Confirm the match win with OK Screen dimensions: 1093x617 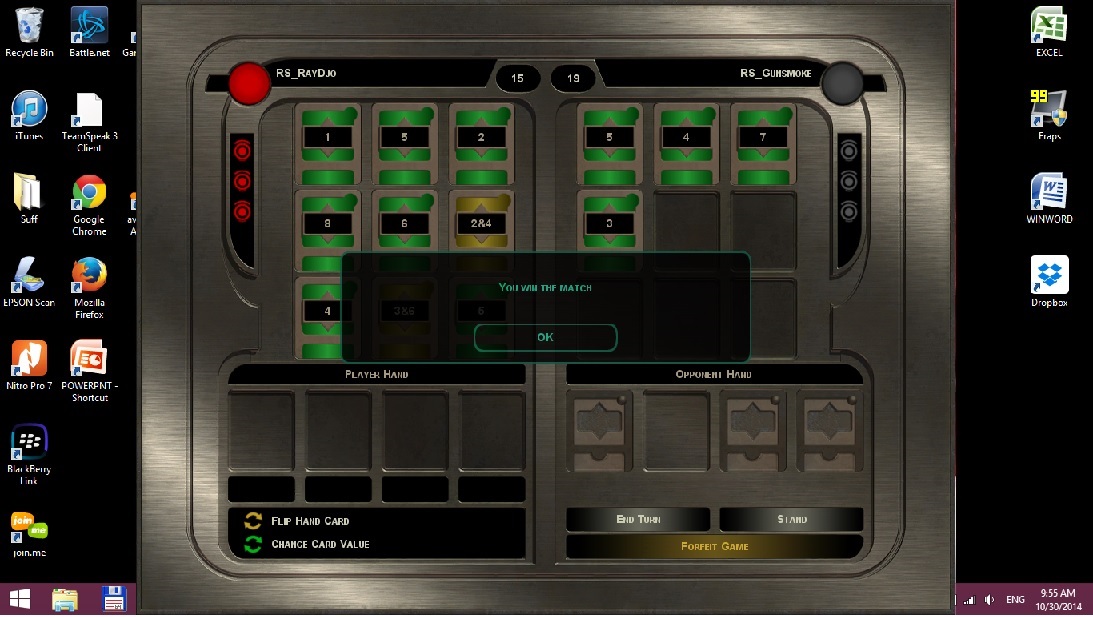coord(545,338)
